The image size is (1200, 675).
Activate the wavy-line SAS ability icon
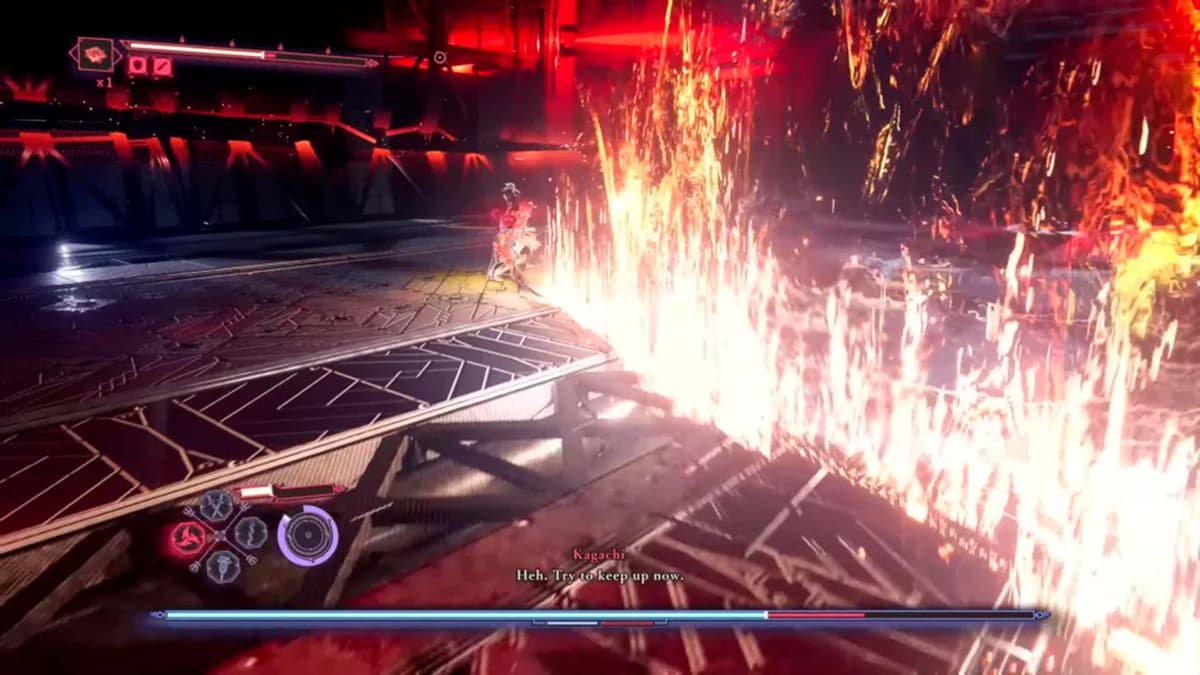click(x=250, y=532)
